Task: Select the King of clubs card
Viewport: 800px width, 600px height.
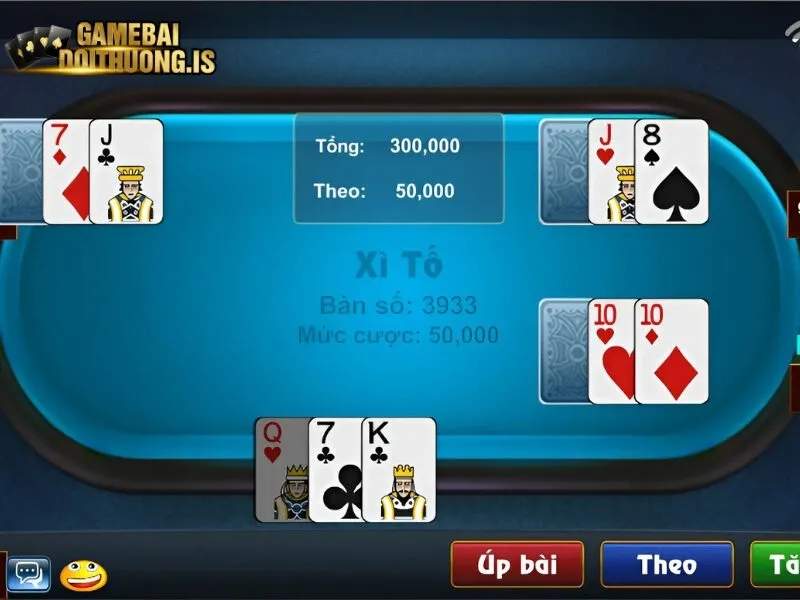Action: pyautogui.click(x=399, y=470)
